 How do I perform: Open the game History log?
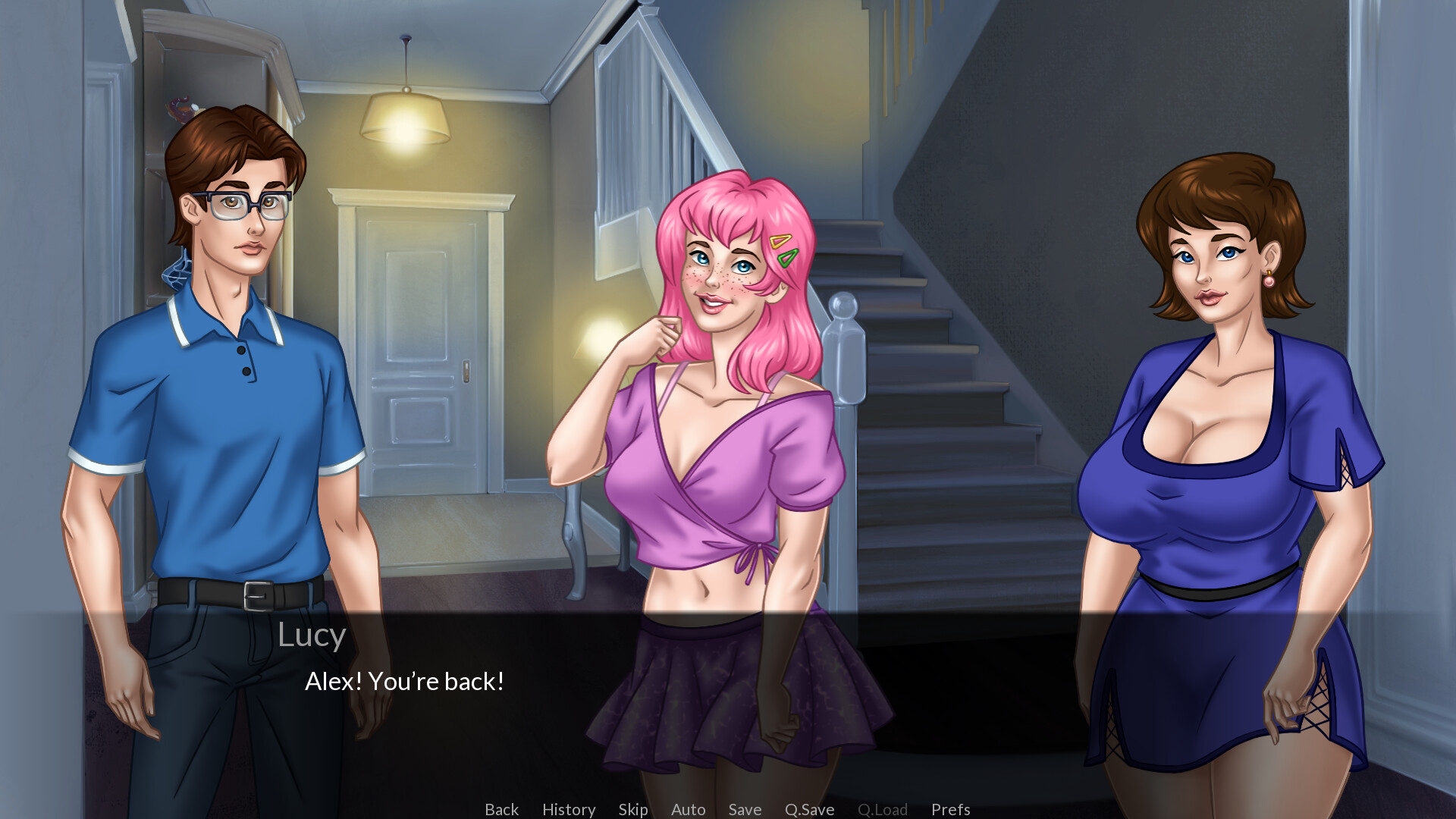pyautogui.click(x=568, y=809)
